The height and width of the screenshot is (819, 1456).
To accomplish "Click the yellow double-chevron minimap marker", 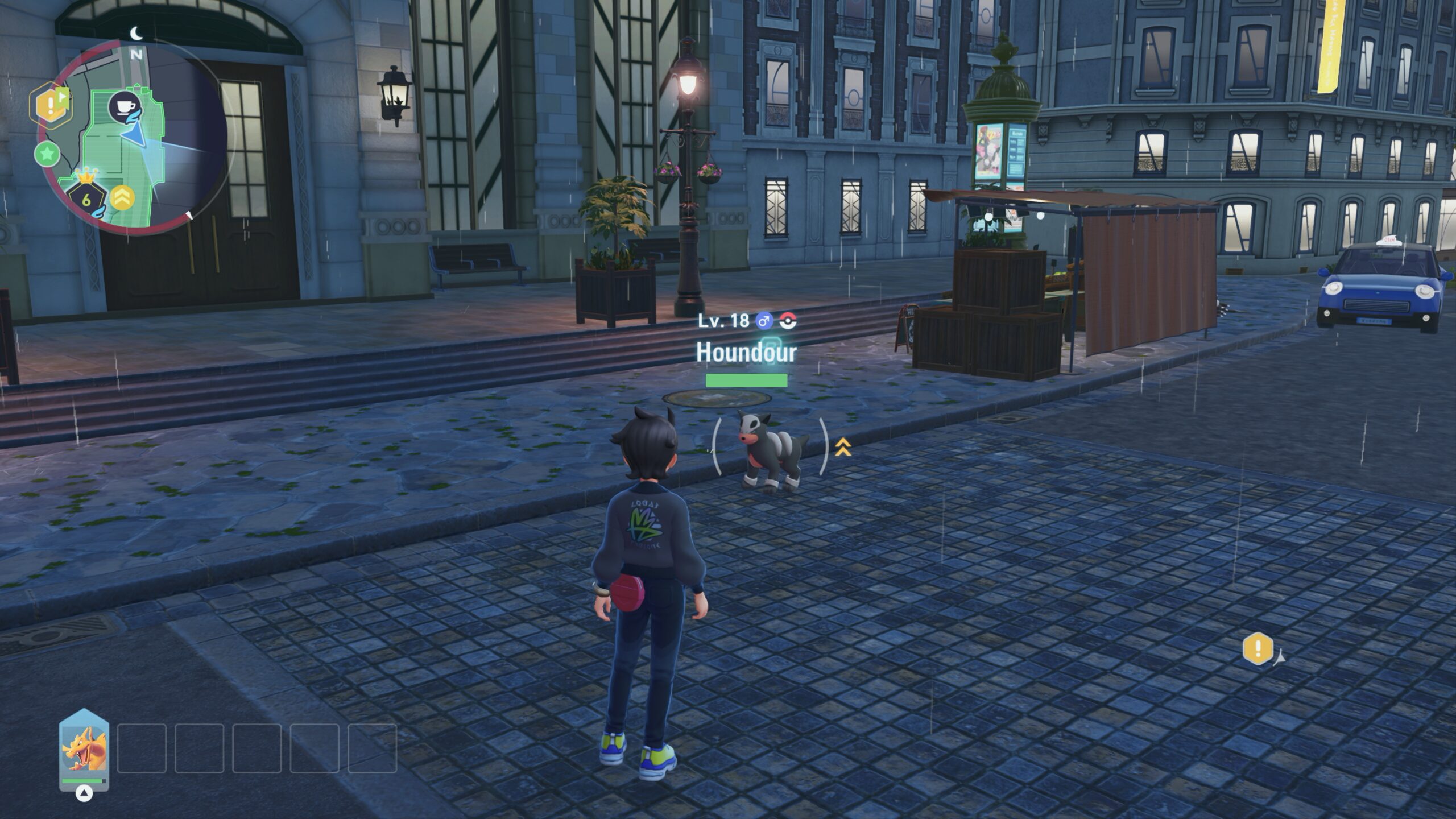I will [x=123, y=197].
